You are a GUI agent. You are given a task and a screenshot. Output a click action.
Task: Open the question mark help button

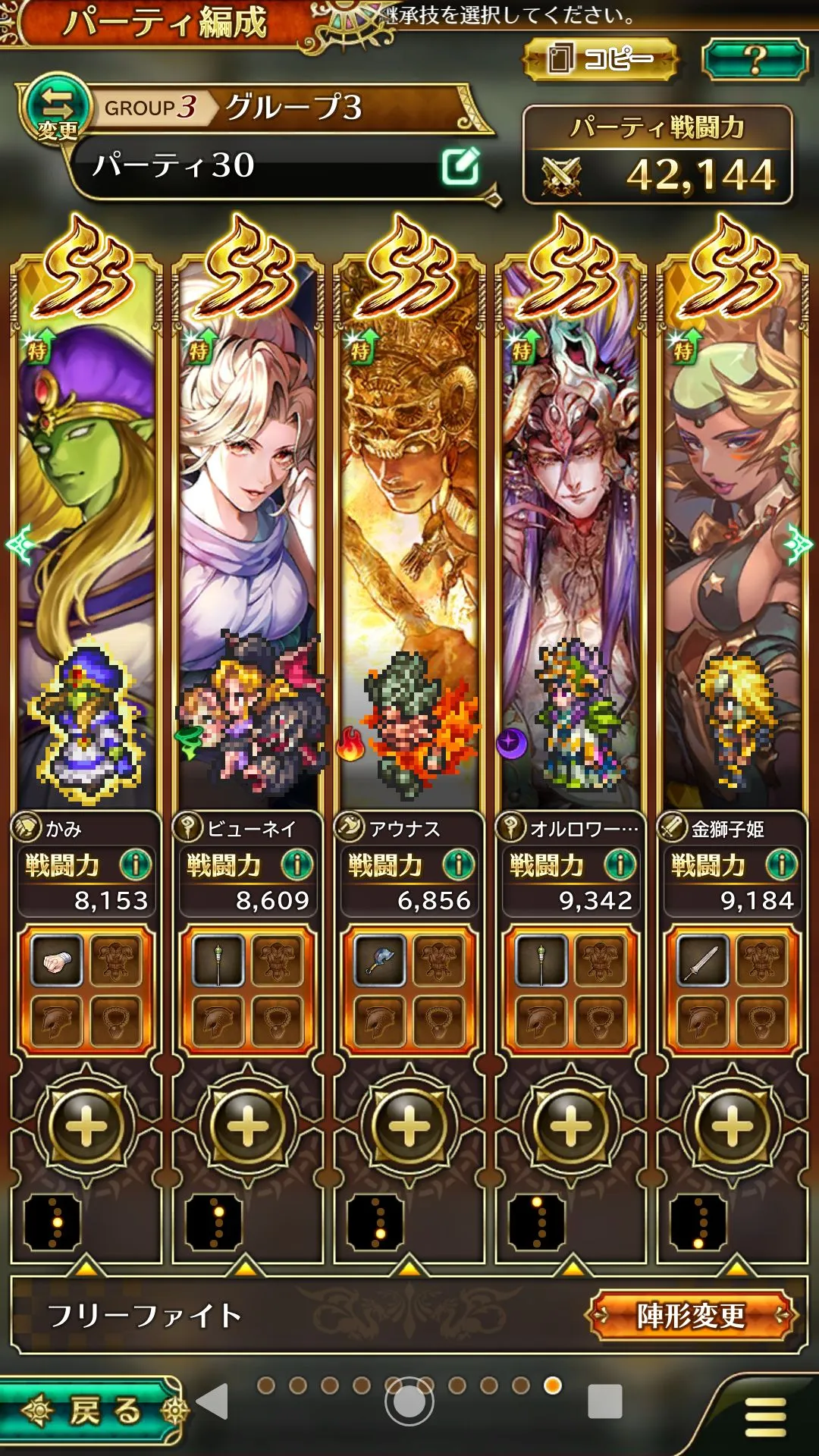(754, 59)
